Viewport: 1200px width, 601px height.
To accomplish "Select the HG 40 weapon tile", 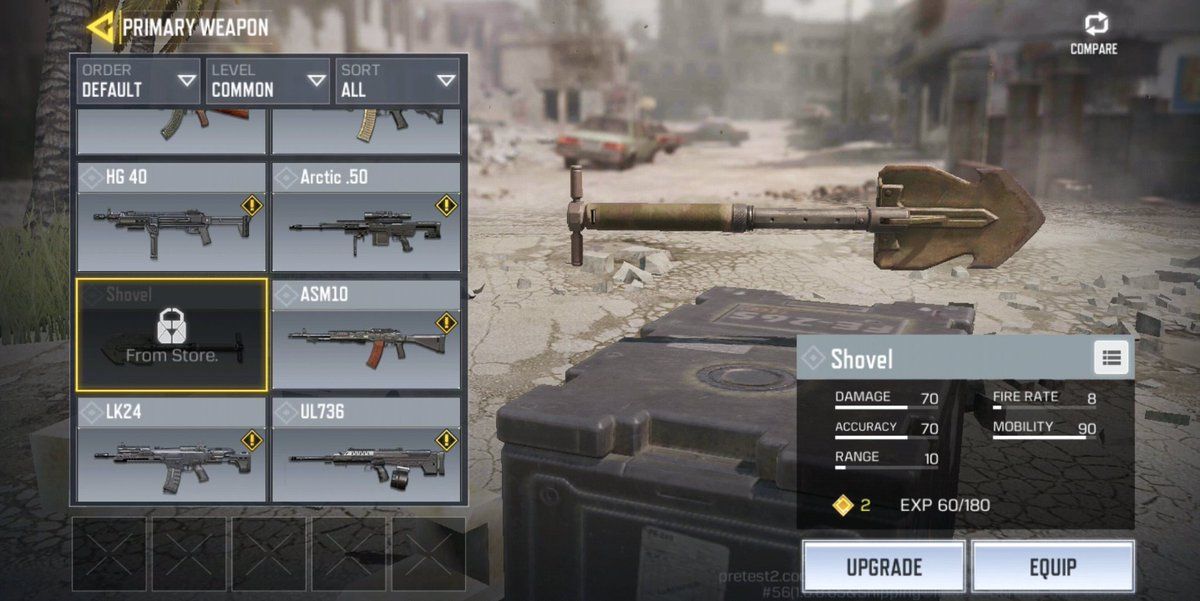I will pos(171,217).
